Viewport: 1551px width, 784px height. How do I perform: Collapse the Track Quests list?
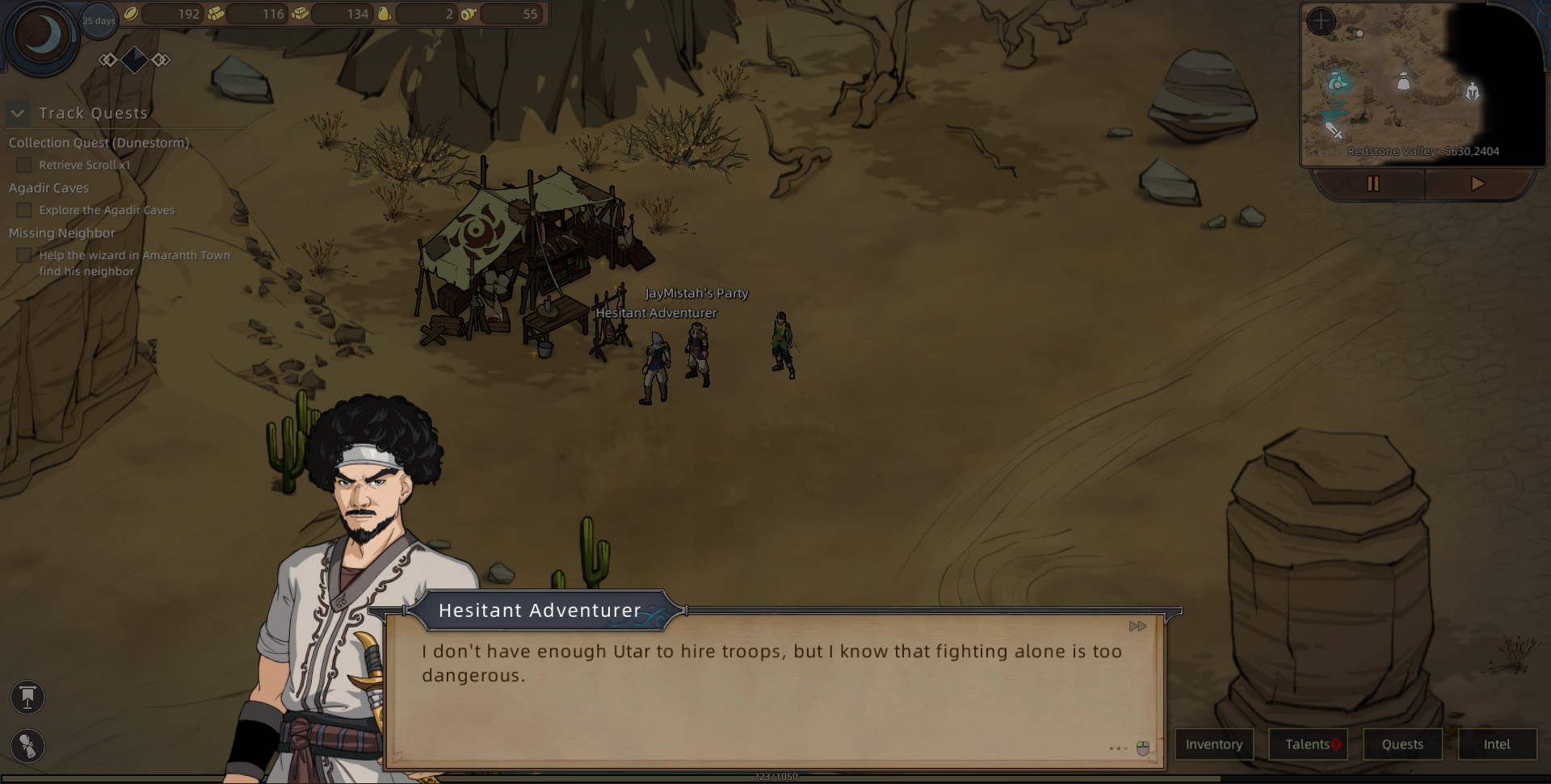coord(18,114)
